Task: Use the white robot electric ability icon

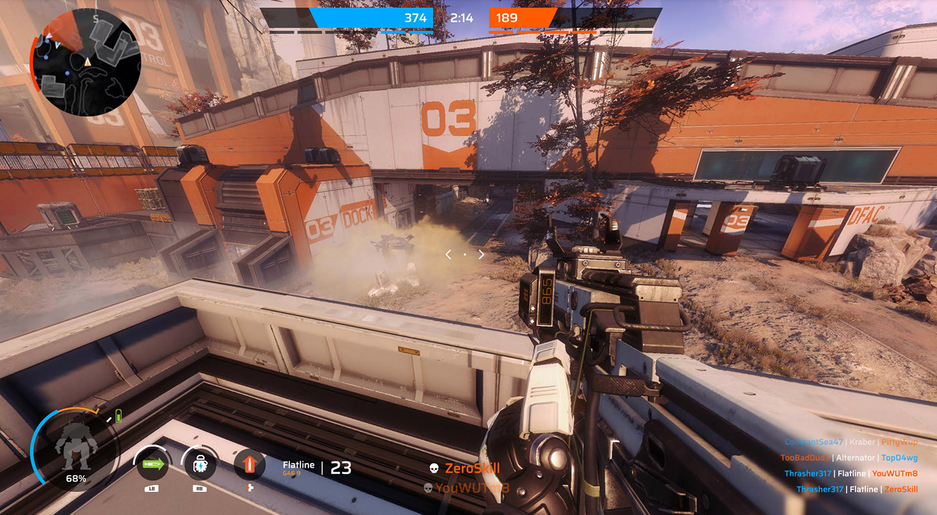Action: click(199, 463)
